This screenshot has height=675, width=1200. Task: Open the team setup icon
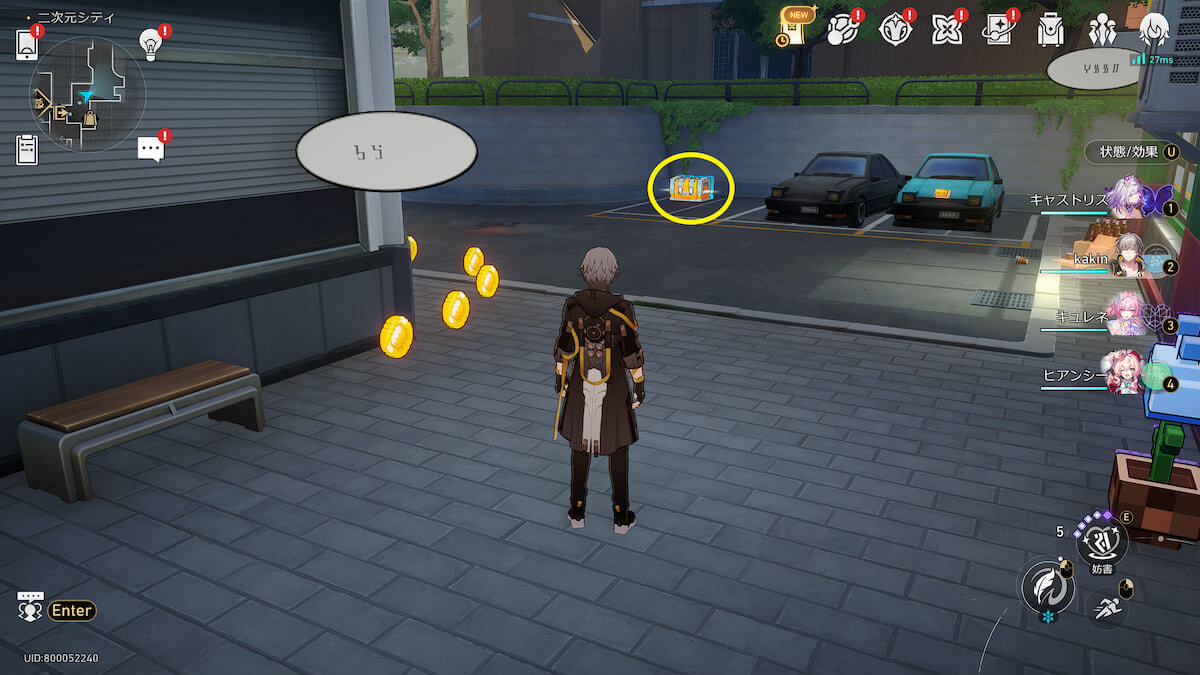(1102, 30)
